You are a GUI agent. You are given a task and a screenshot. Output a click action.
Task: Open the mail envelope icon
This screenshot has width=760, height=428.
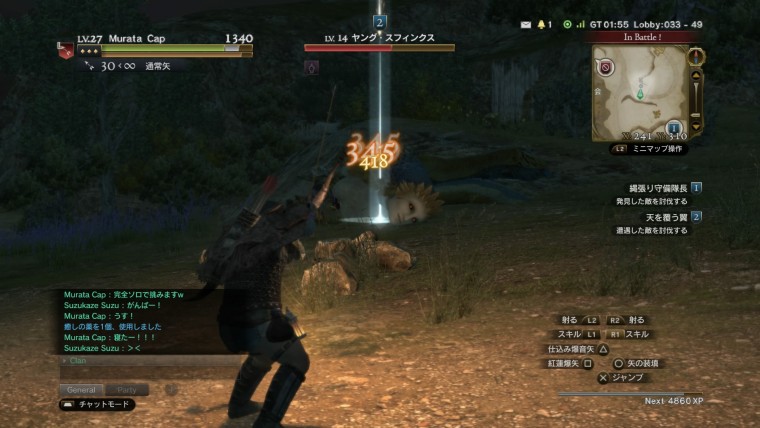(x=526, y=23)
